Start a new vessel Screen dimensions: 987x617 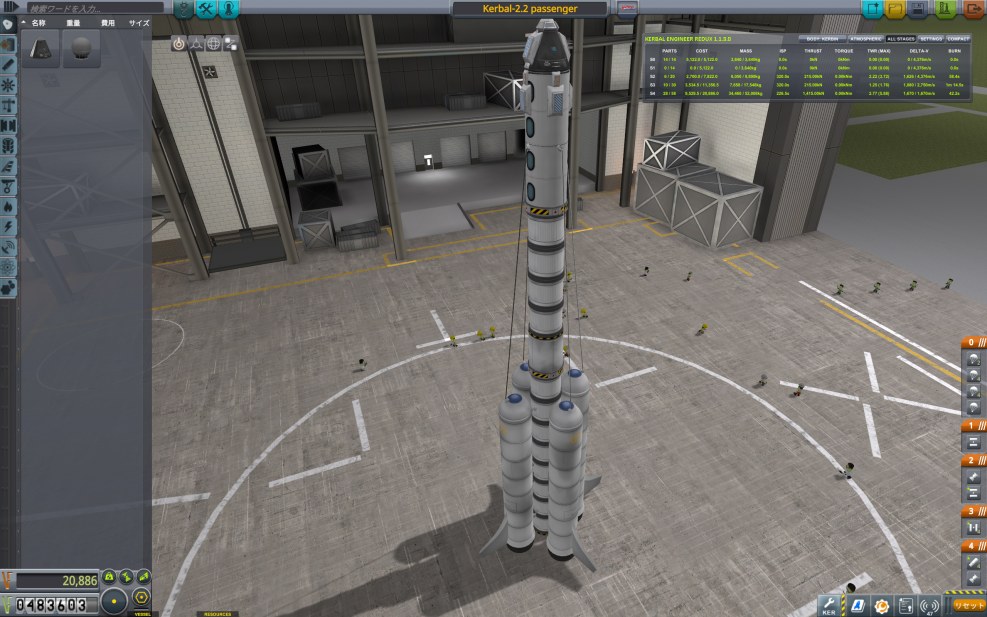tap(873, 9)
